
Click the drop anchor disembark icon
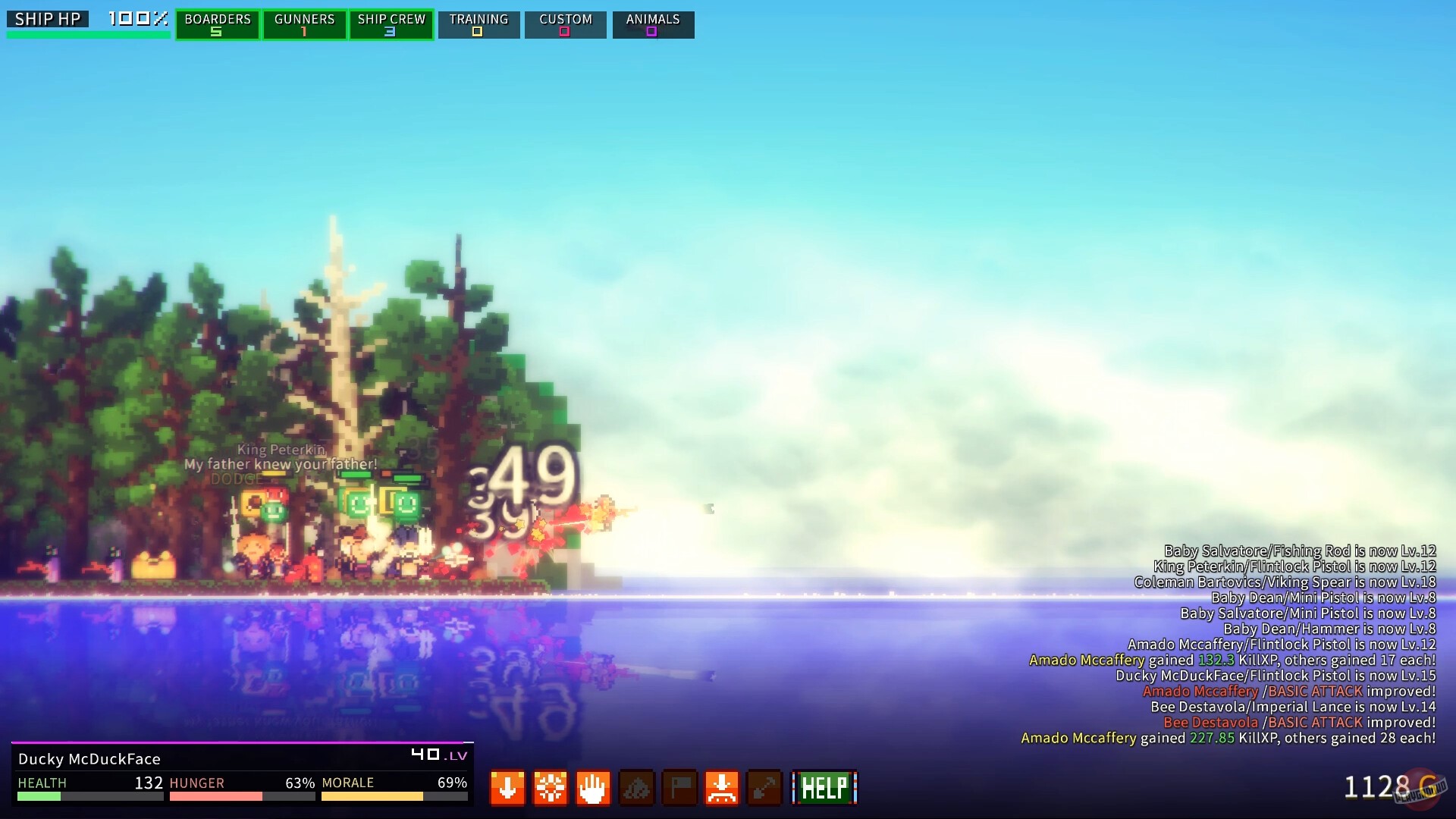(722, 788)
